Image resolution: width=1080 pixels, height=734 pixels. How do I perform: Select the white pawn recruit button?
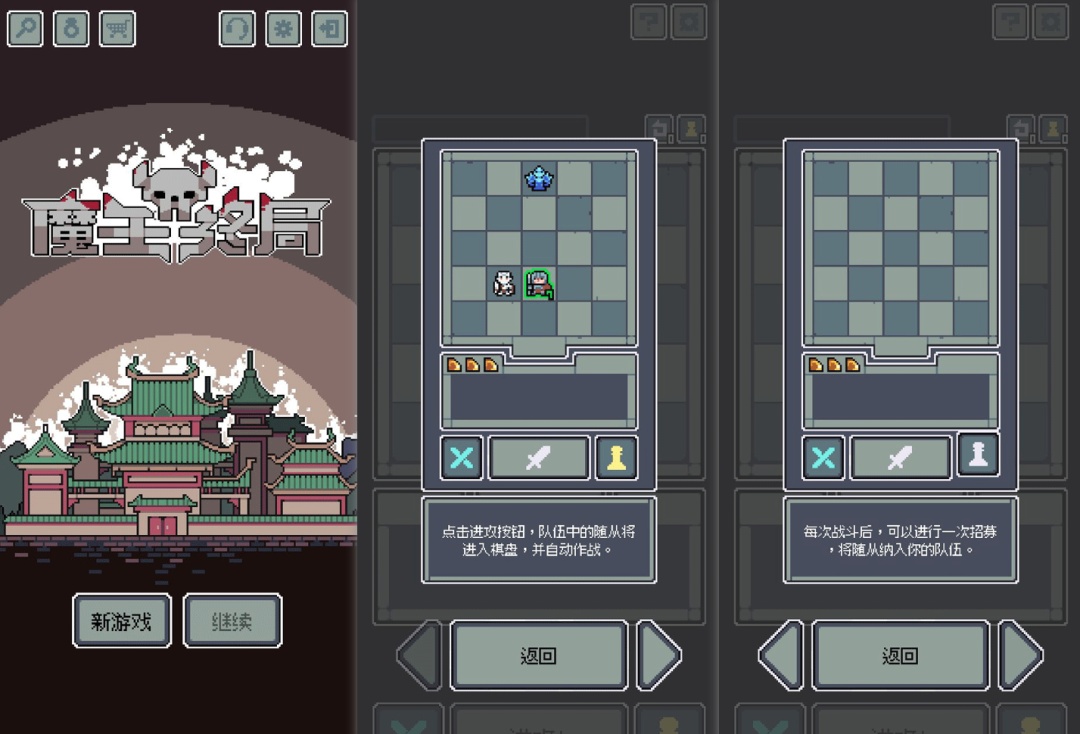click(978, 453)
